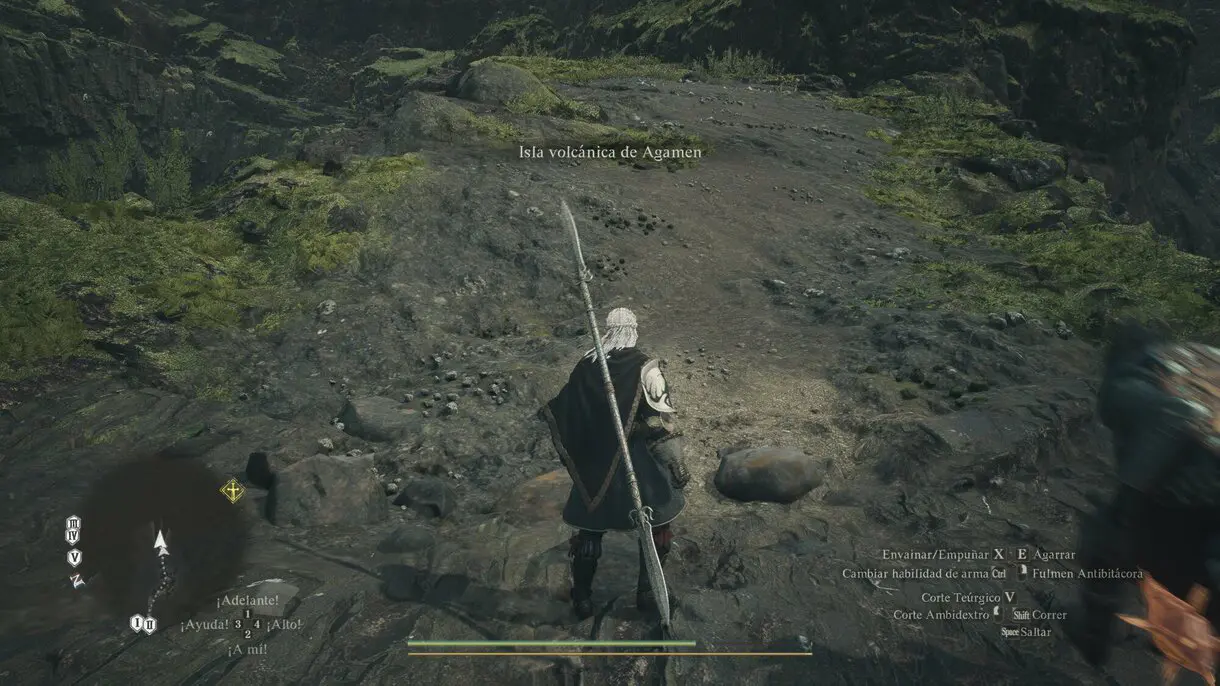Click the white player arrow on minimap
1220x686 pixels.
coord(160,542)
